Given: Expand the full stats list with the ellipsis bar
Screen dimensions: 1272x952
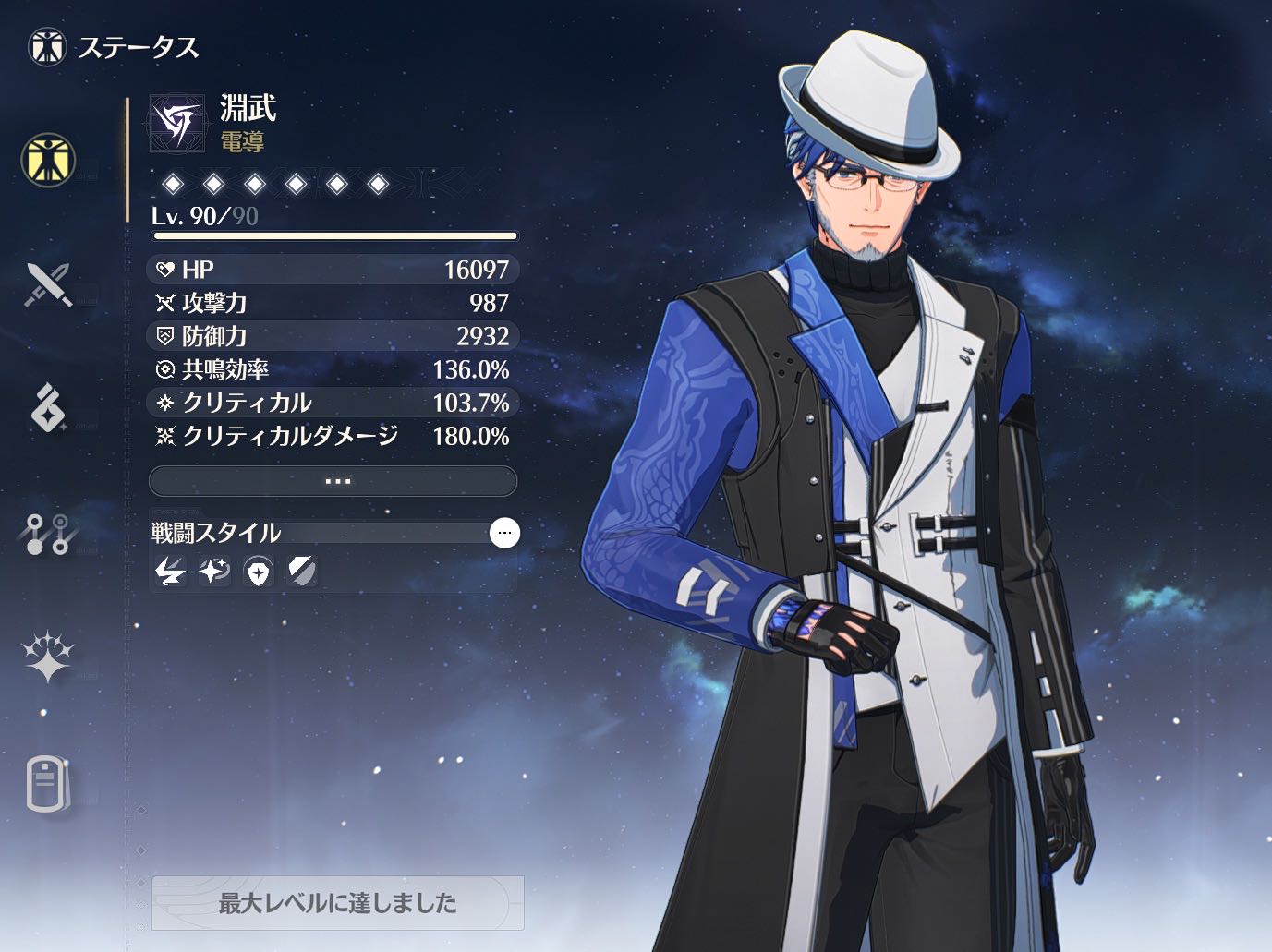Looking at the screenshot, I should pos(333,481).
